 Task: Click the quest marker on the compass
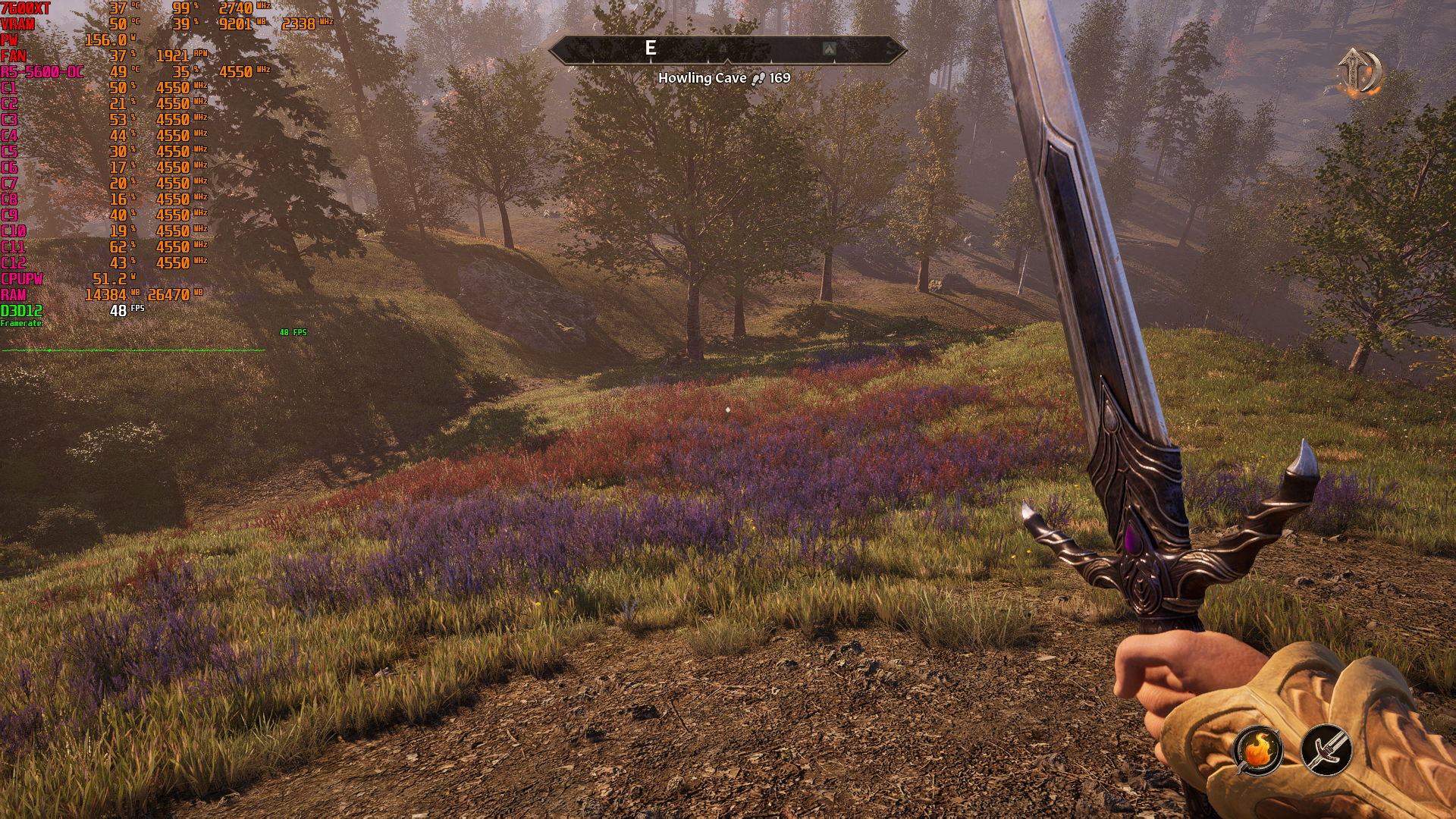(829, 49)
